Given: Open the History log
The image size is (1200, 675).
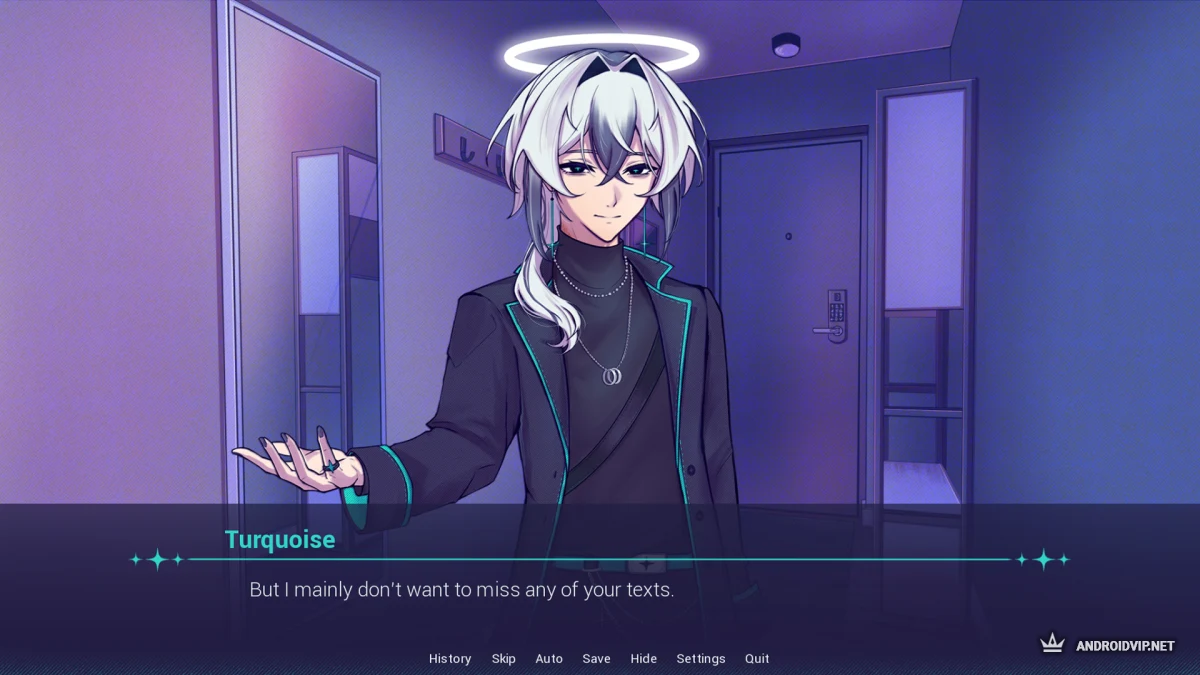Looking at the screenshot, I should click(x=450, y=658).
